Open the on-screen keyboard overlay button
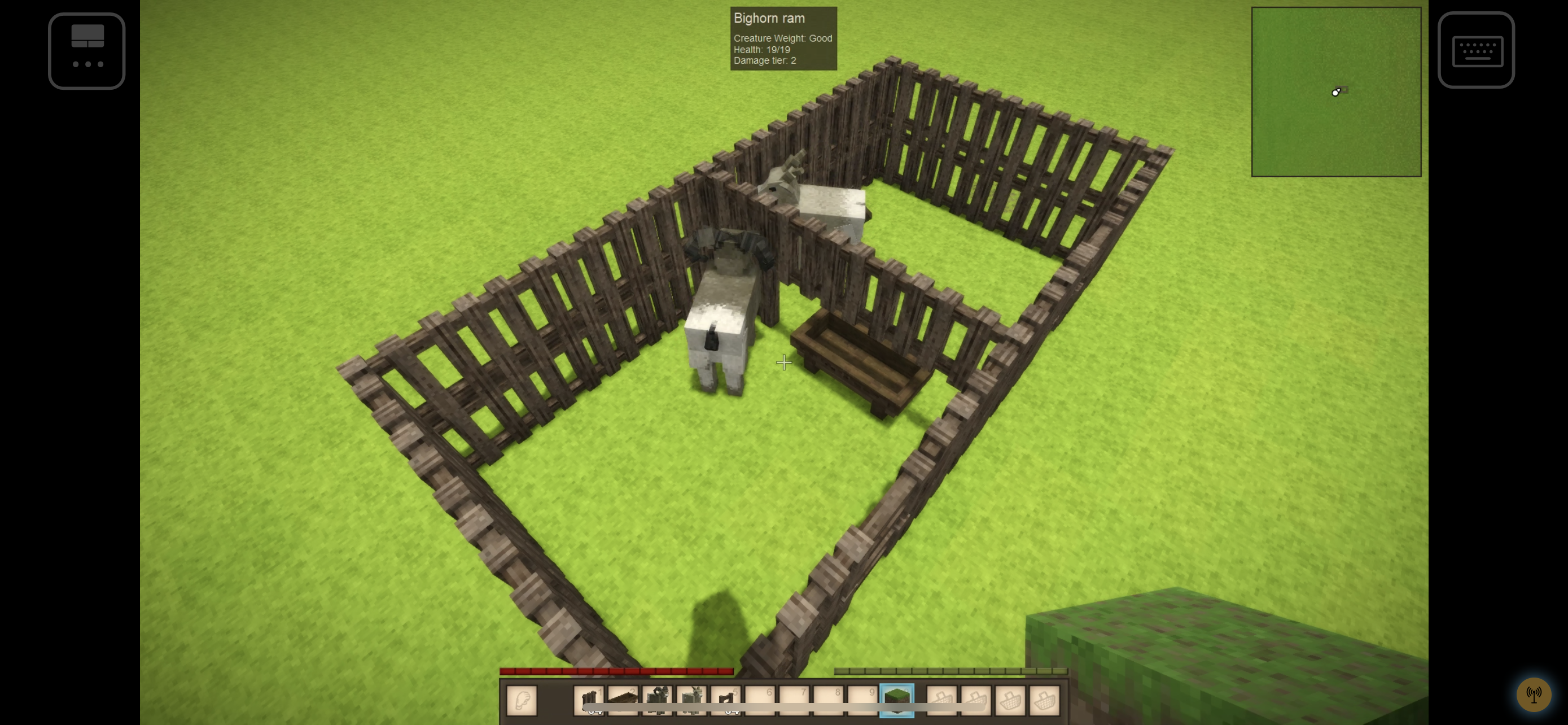1568x725 pixels. point(1475,50)
